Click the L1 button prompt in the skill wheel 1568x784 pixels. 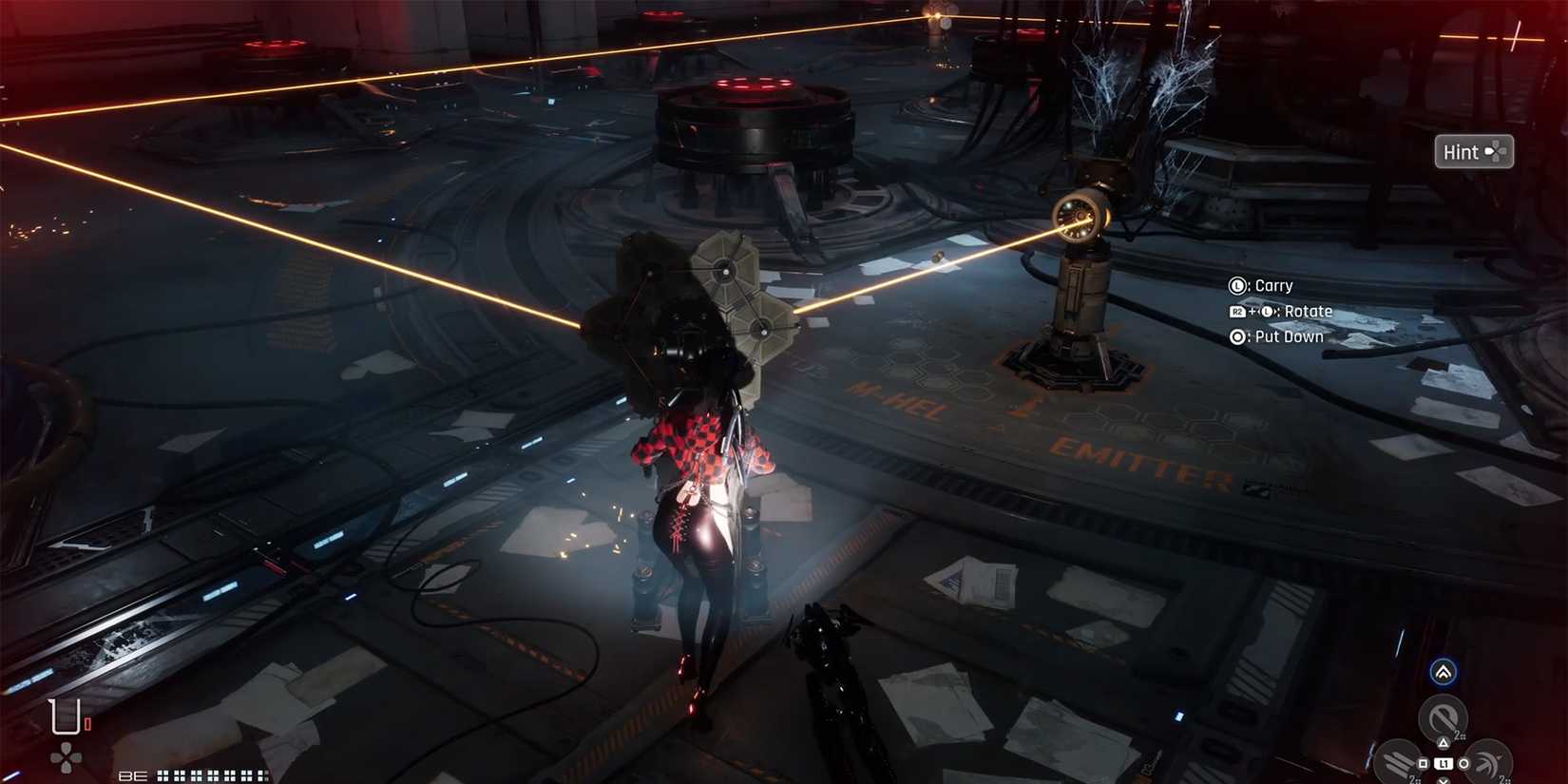click(1444, 763)
